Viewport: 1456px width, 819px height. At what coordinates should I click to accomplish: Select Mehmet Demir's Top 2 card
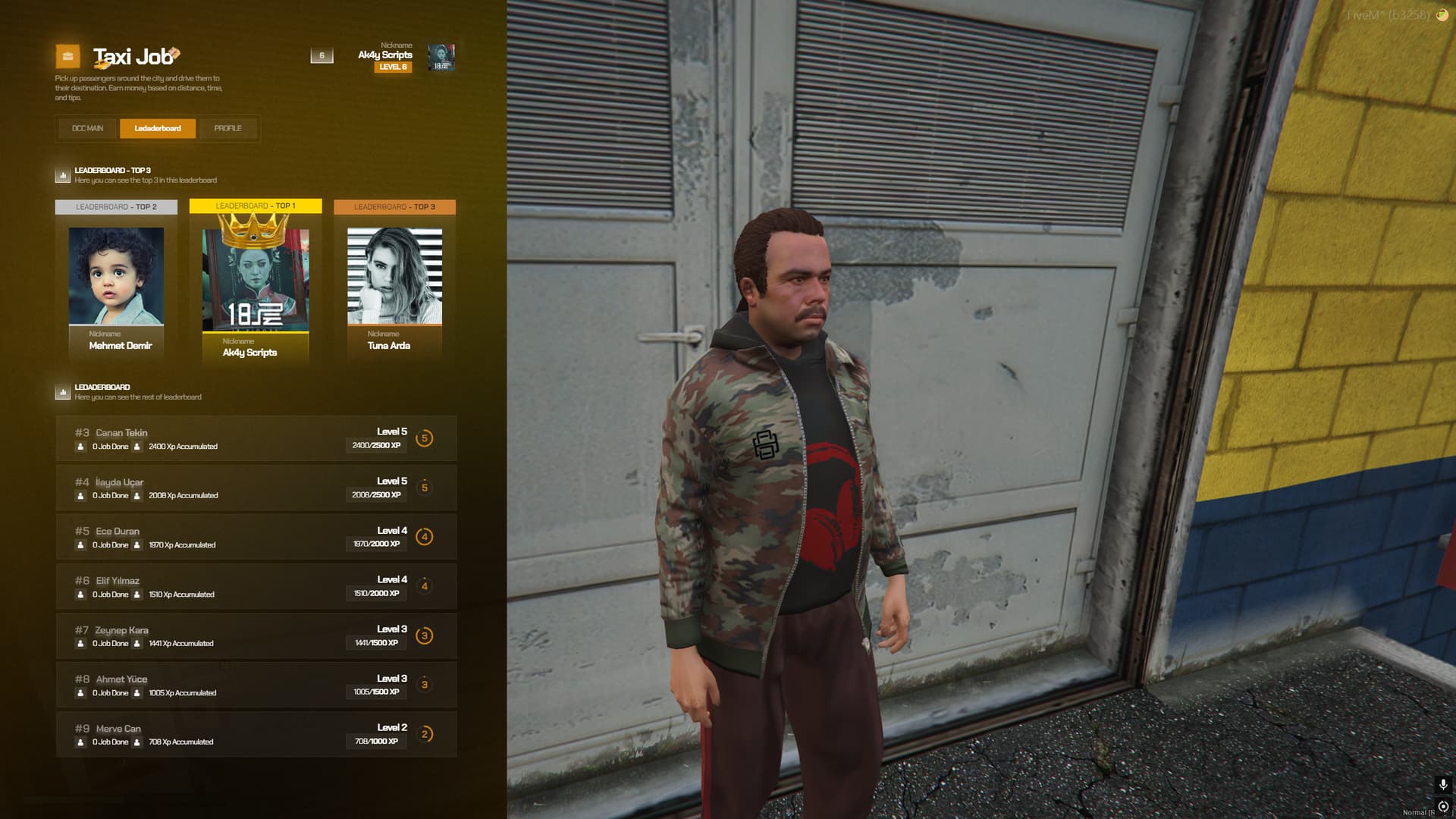(116, 282)
